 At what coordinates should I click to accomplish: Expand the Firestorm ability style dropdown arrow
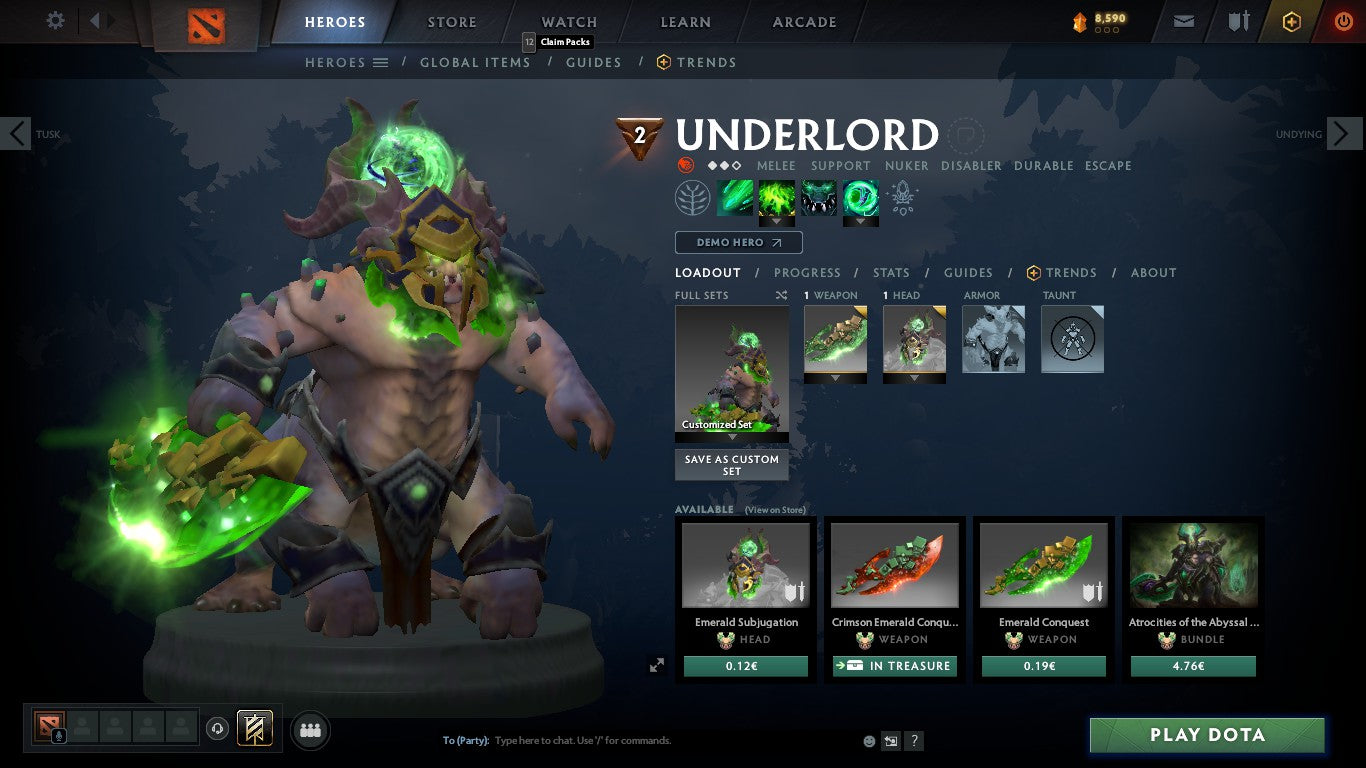tap(777, 220)
